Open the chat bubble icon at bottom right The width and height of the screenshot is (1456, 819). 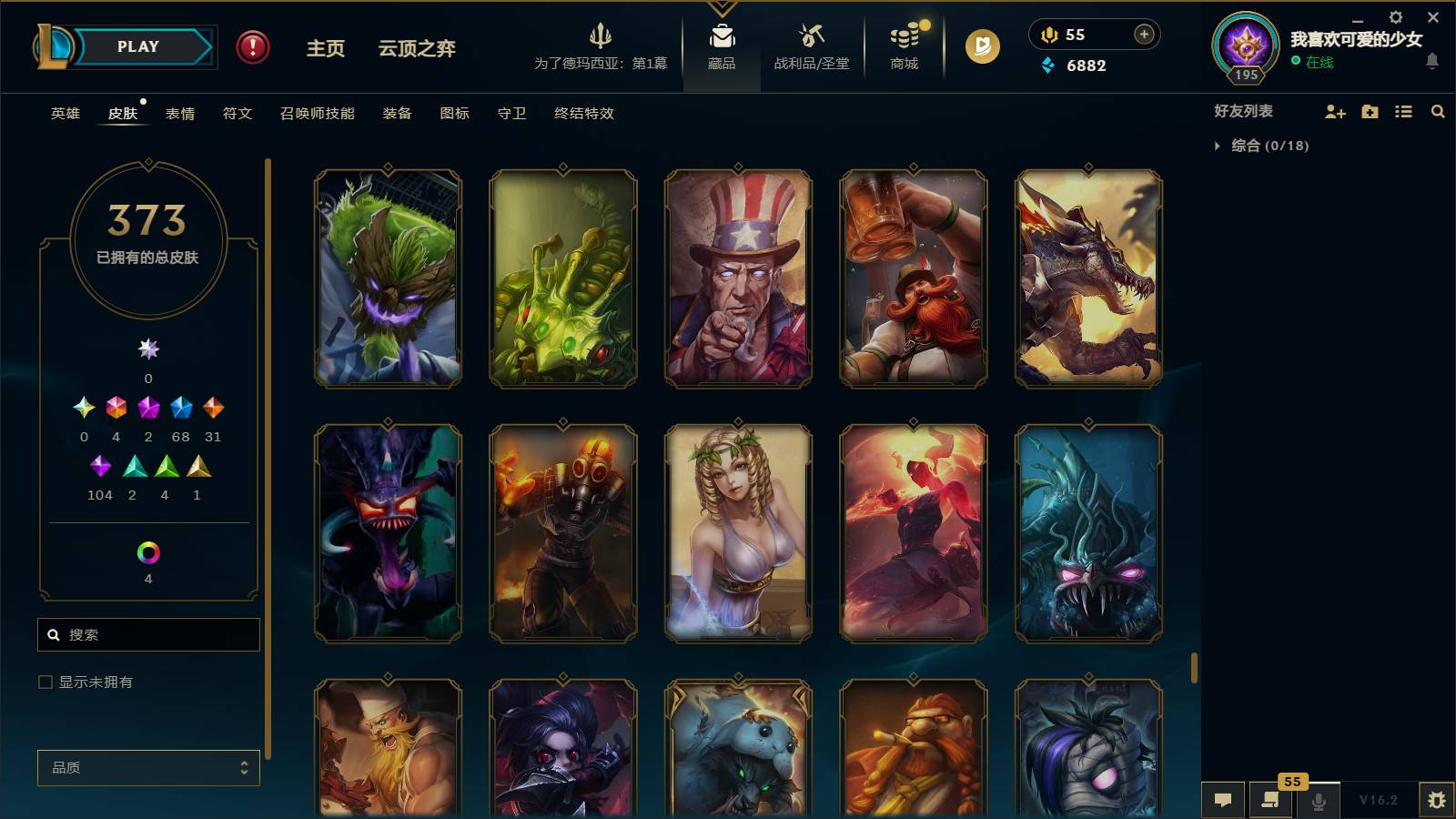point(1224,800)
